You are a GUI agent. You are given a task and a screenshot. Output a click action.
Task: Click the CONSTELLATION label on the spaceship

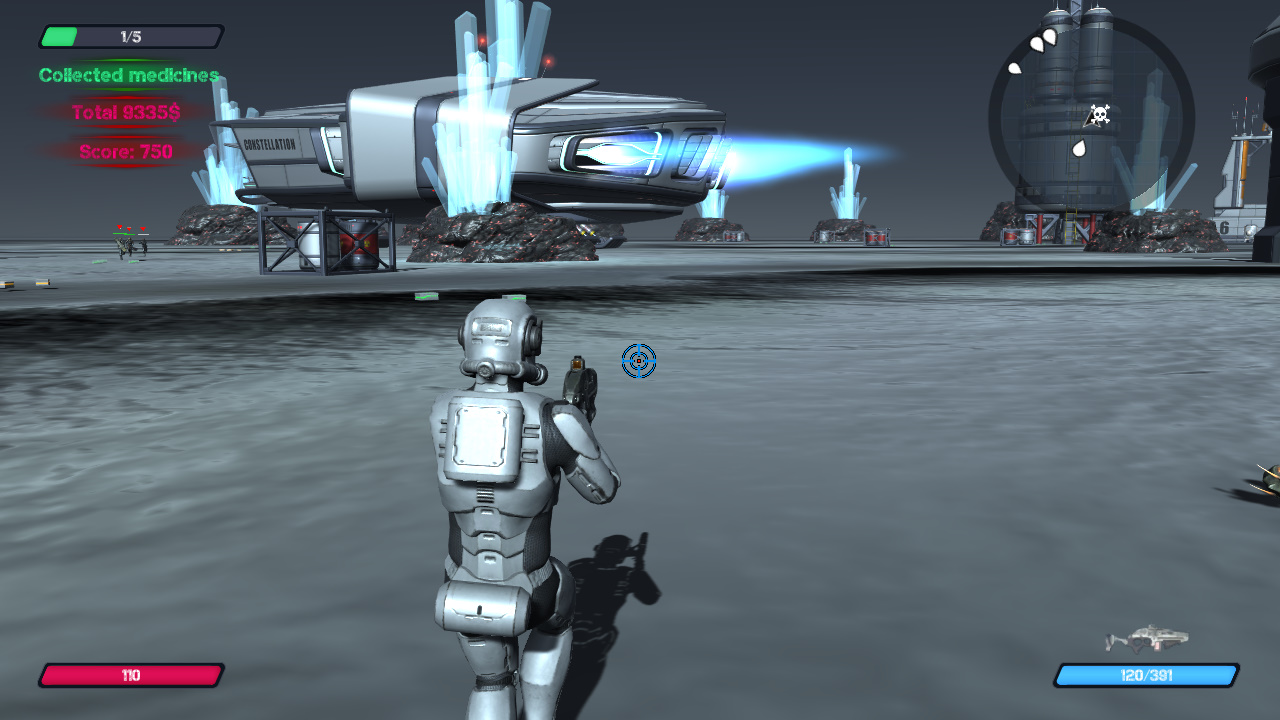coord(270,141)
